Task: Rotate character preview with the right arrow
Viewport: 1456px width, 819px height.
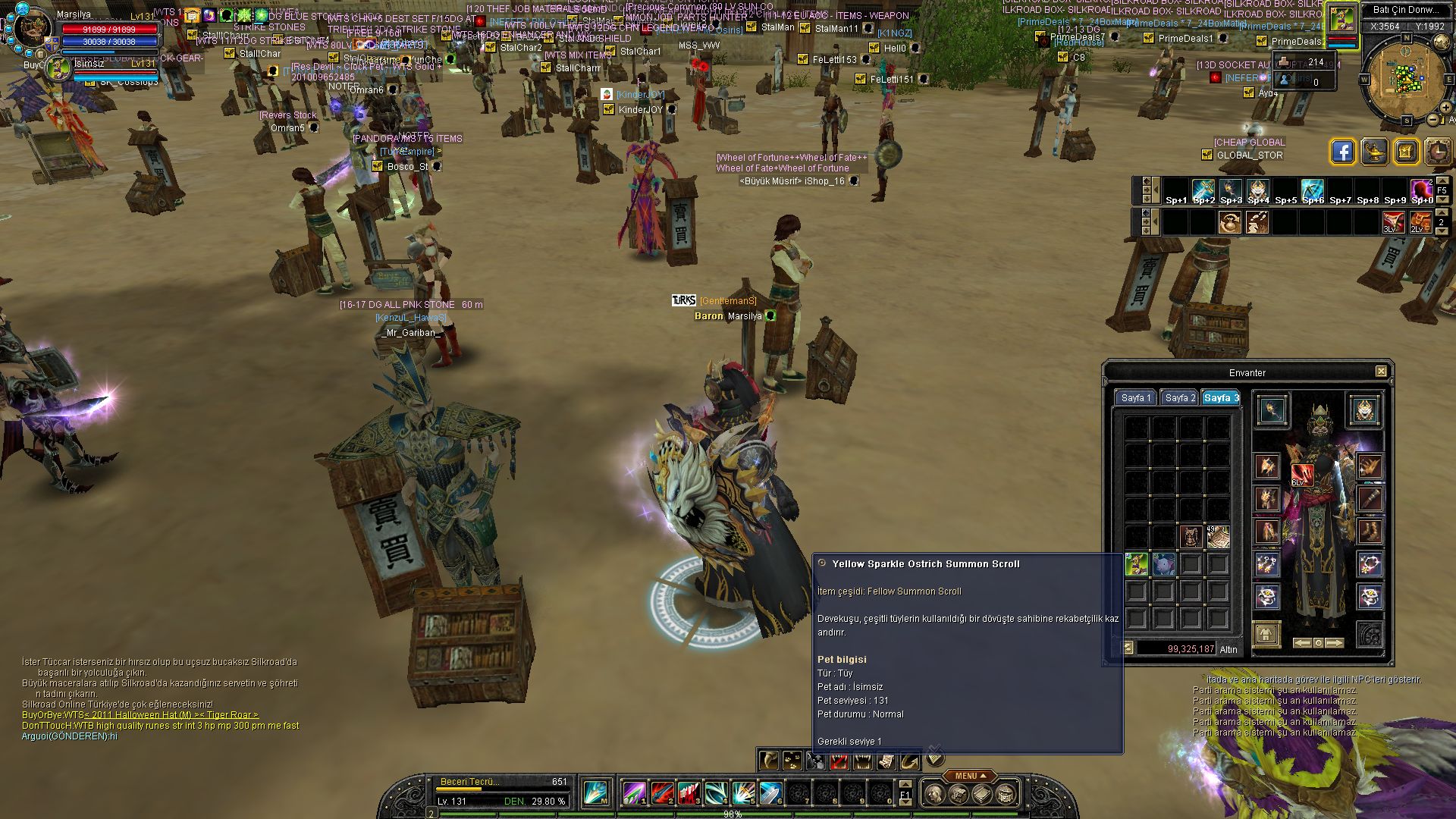Action: point(1335,643)
